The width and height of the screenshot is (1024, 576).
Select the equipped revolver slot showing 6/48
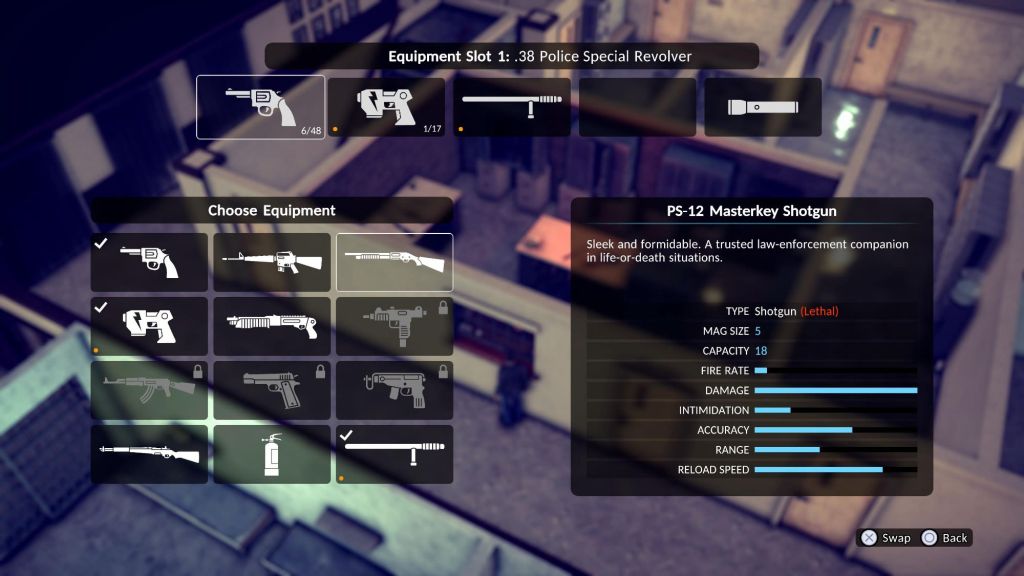260,107
